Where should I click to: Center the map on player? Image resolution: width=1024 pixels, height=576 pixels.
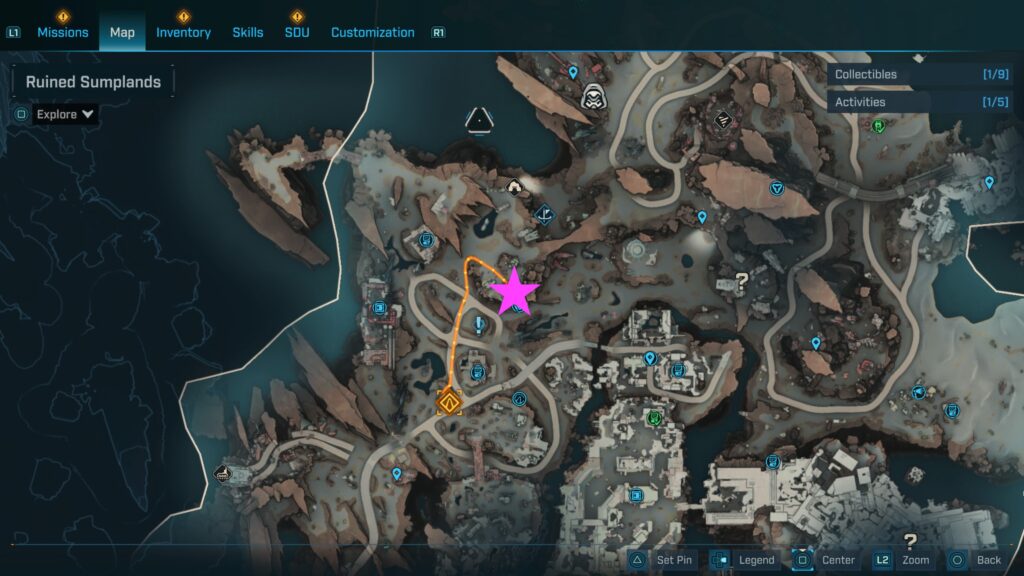[x=826, y=560]
